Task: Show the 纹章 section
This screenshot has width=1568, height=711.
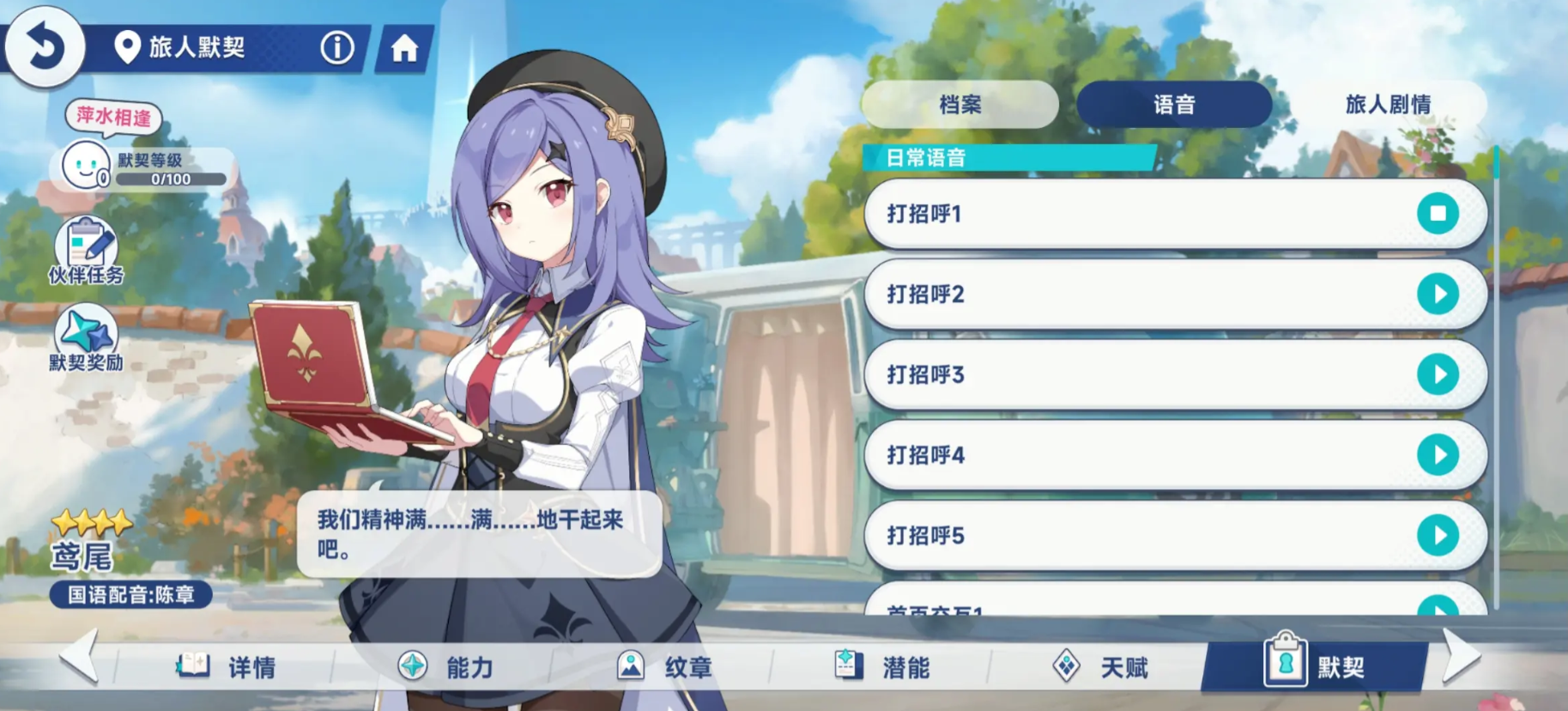Action: pyautogui.click(x=664, y=666)
